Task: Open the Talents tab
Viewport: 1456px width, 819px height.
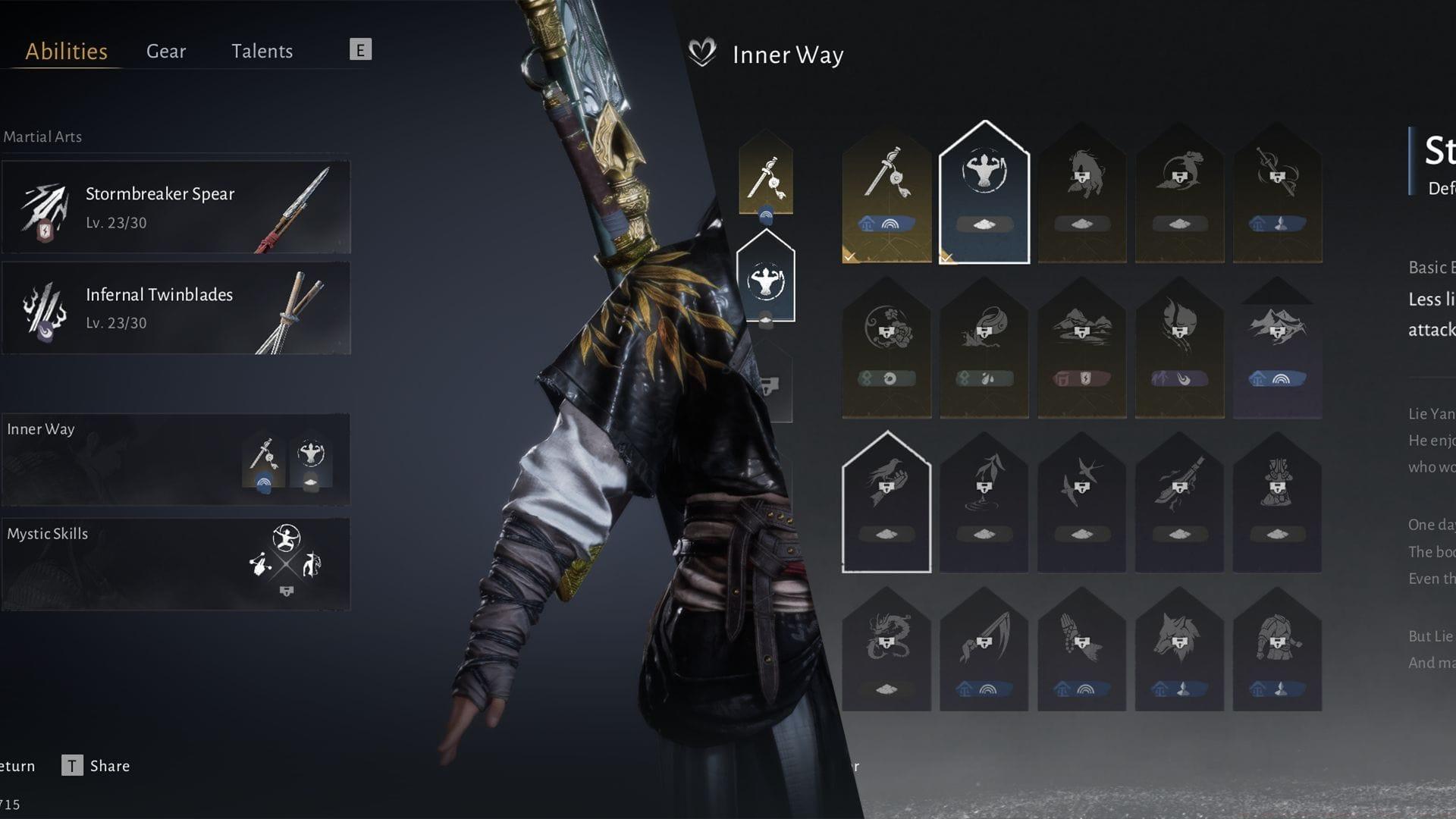Action: coord(262,51)
